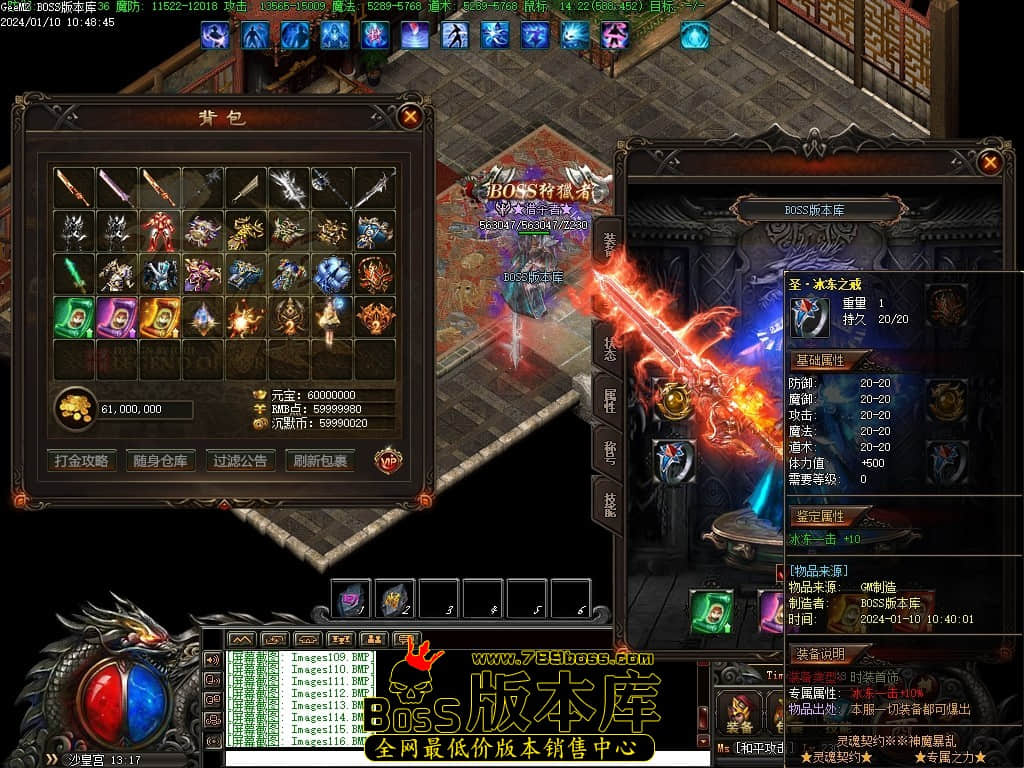The width and height of the screenshot is (1024, 768).
Task: Open 随身仓库 portable warehouse
Action: click(x=159, y=461)
